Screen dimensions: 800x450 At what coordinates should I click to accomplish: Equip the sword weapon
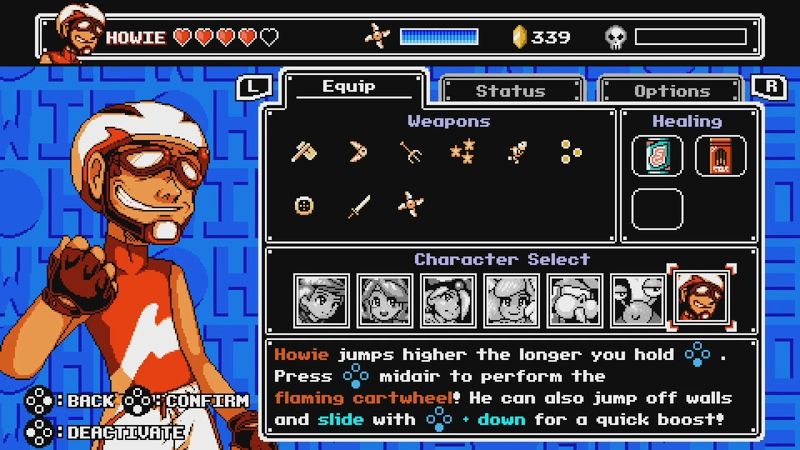pos(357,206)
